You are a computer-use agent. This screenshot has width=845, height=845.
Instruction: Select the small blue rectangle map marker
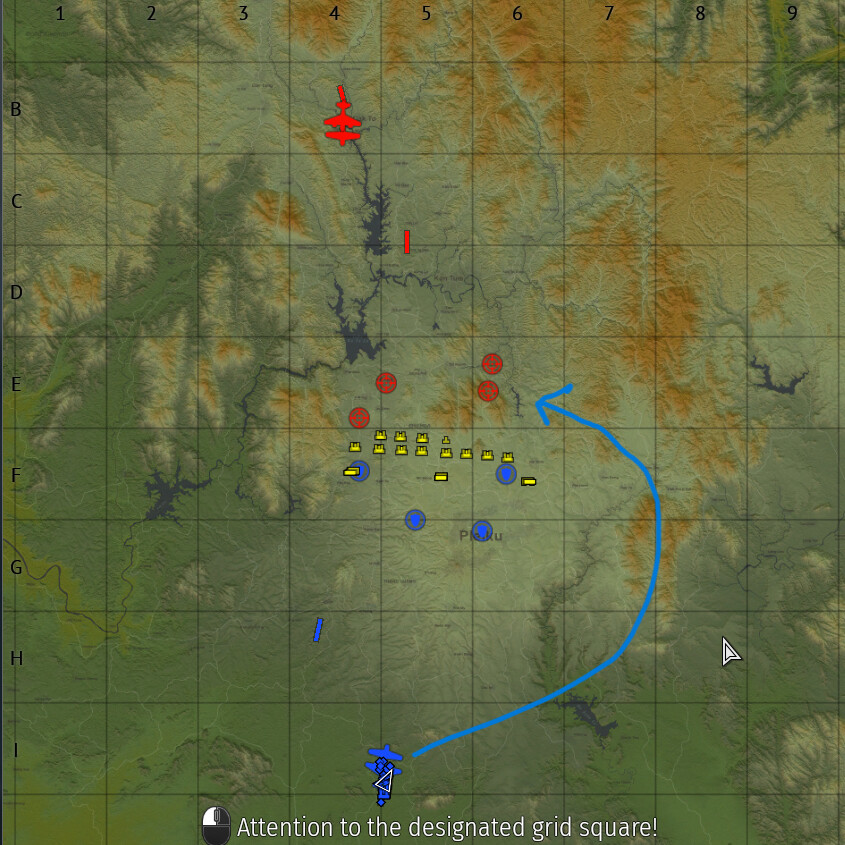click(x=318, y=630)
